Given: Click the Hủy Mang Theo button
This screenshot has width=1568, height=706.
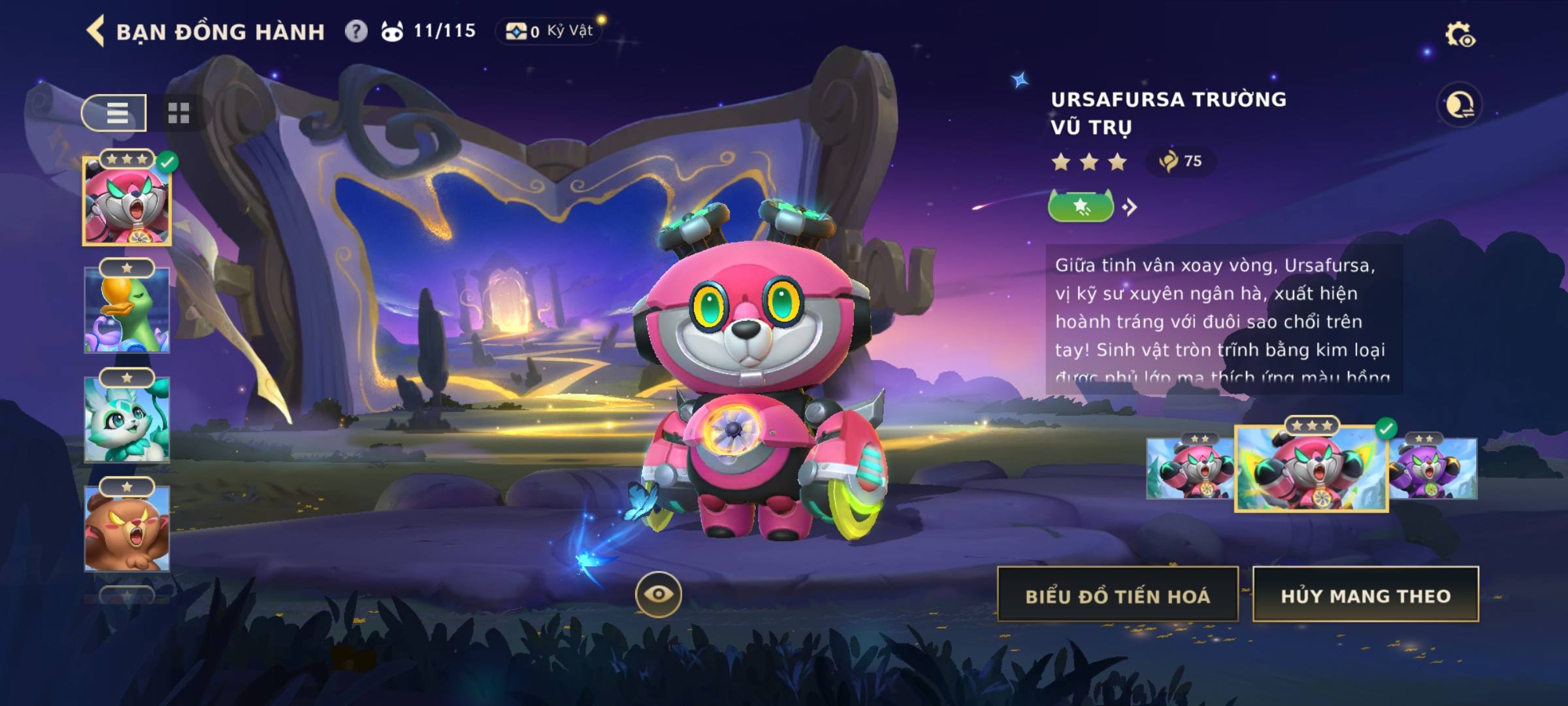Looking at the screenshot, I should coord(1365,595).
